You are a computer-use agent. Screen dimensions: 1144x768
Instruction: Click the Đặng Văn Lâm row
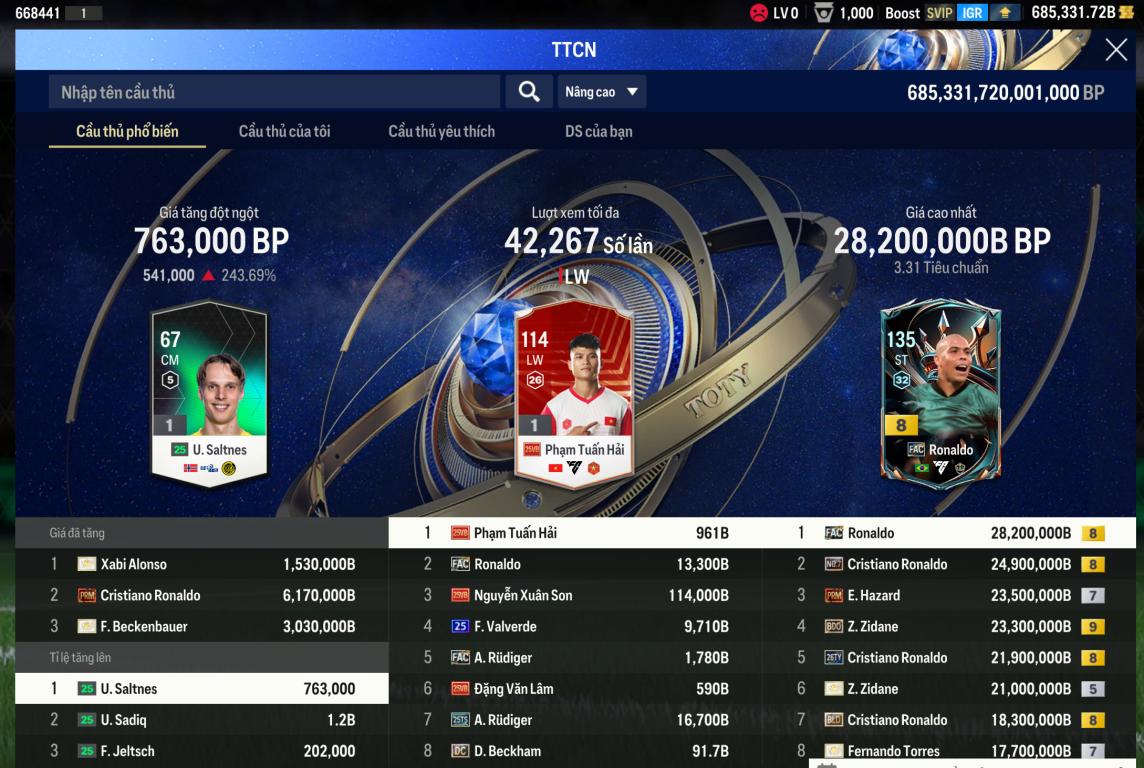575,689
